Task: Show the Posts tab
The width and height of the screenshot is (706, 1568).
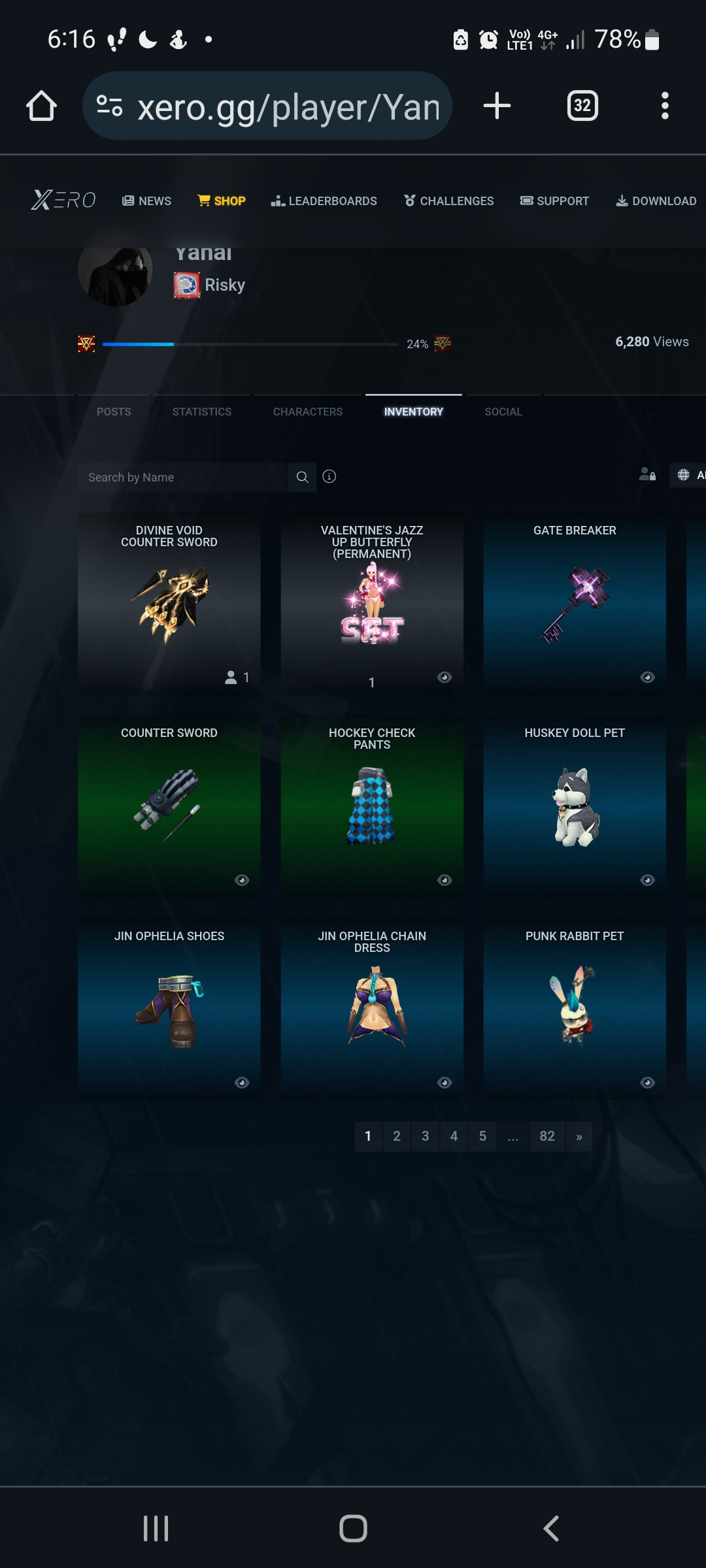Action: (x=114, y=412)
